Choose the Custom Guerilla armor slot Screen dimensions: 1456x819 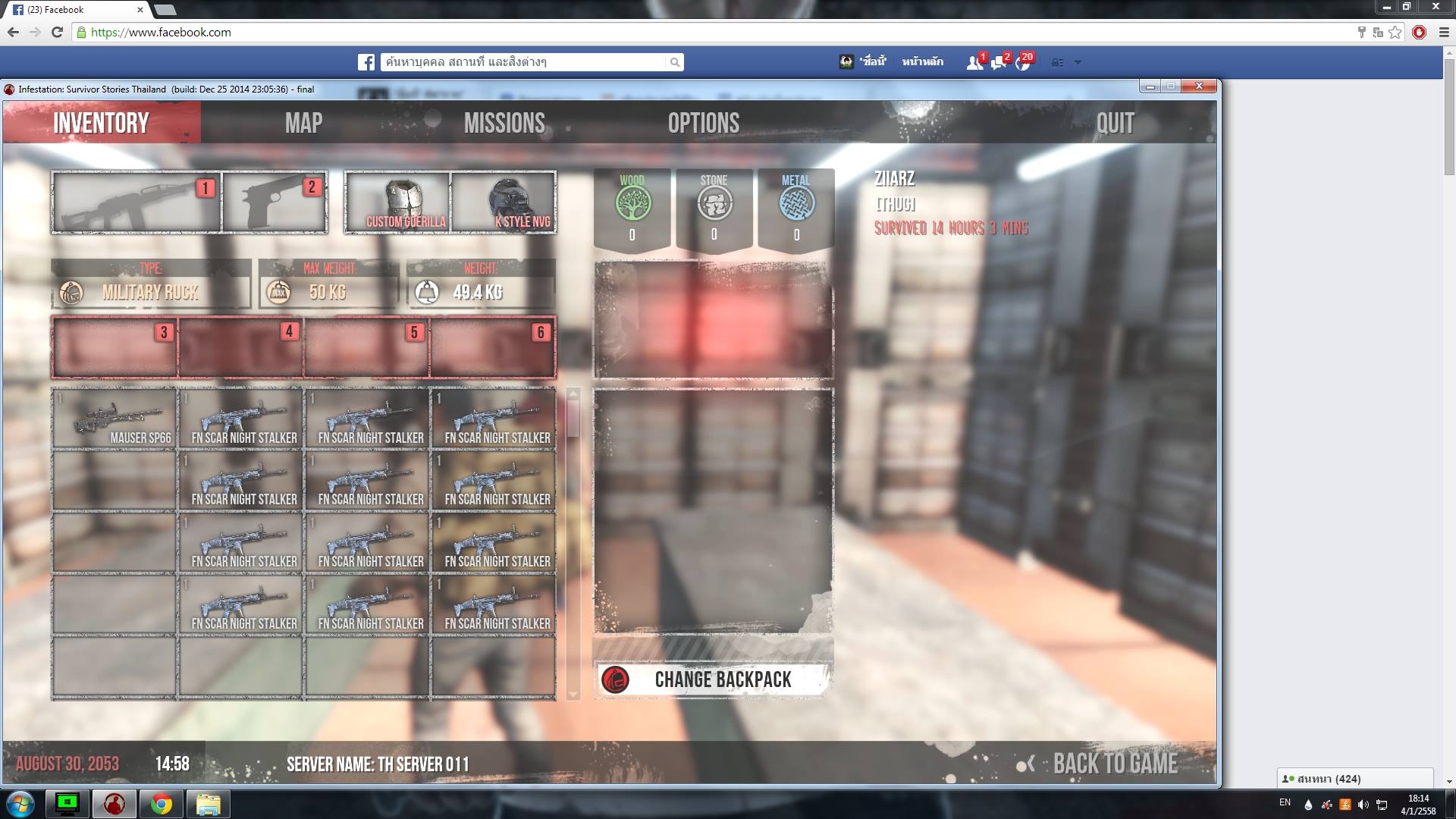tap(398, 202)
